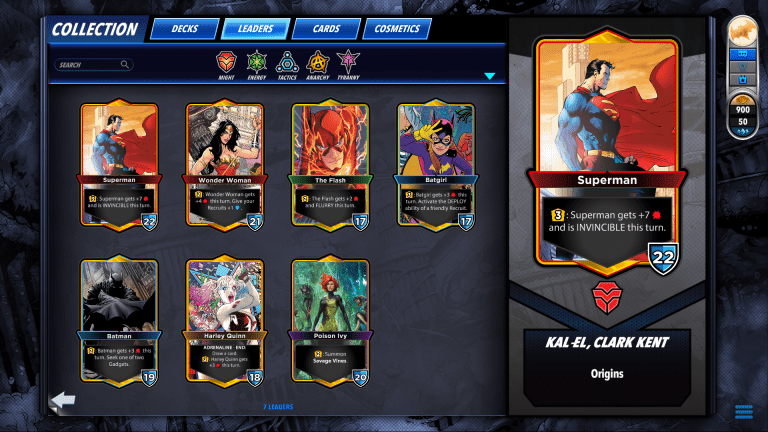Choose the Wonder Woman leader card

[x=224, y=165]
